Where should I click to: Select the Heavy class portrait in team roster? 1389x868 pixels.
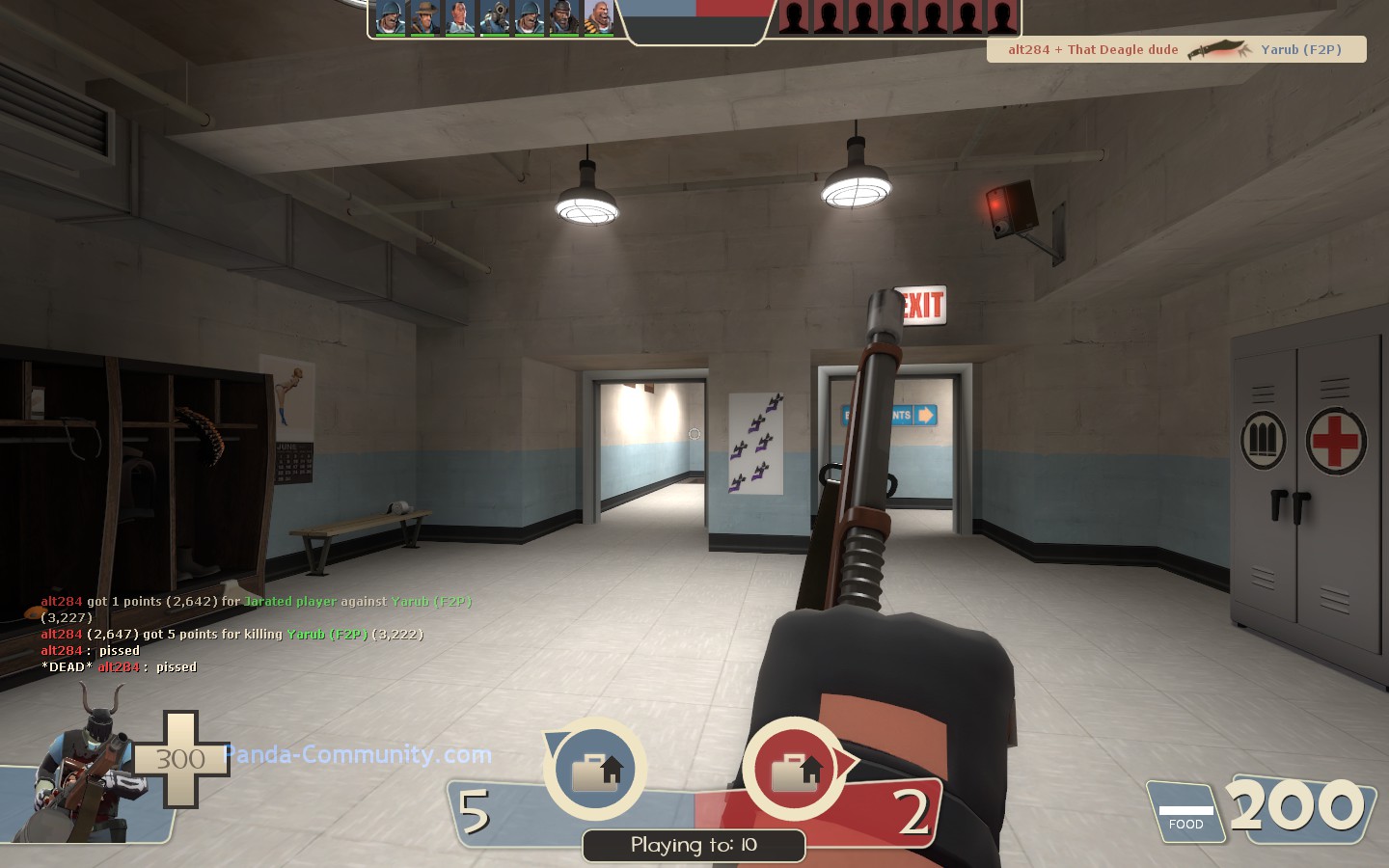coord(599,14)
